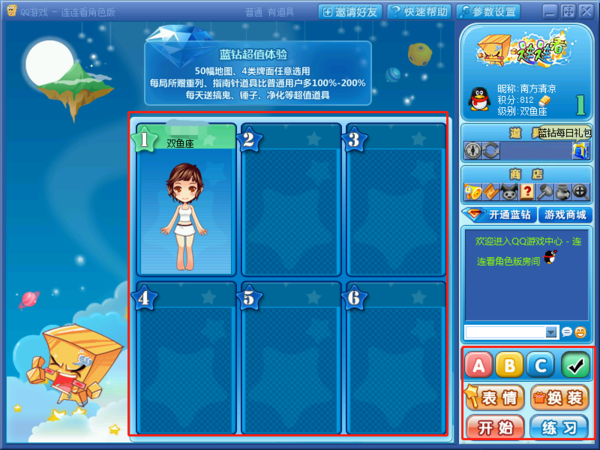The image size is (600, 450).
Task: Open the smiley emoji picker in chat
Action: coord(581,332)
